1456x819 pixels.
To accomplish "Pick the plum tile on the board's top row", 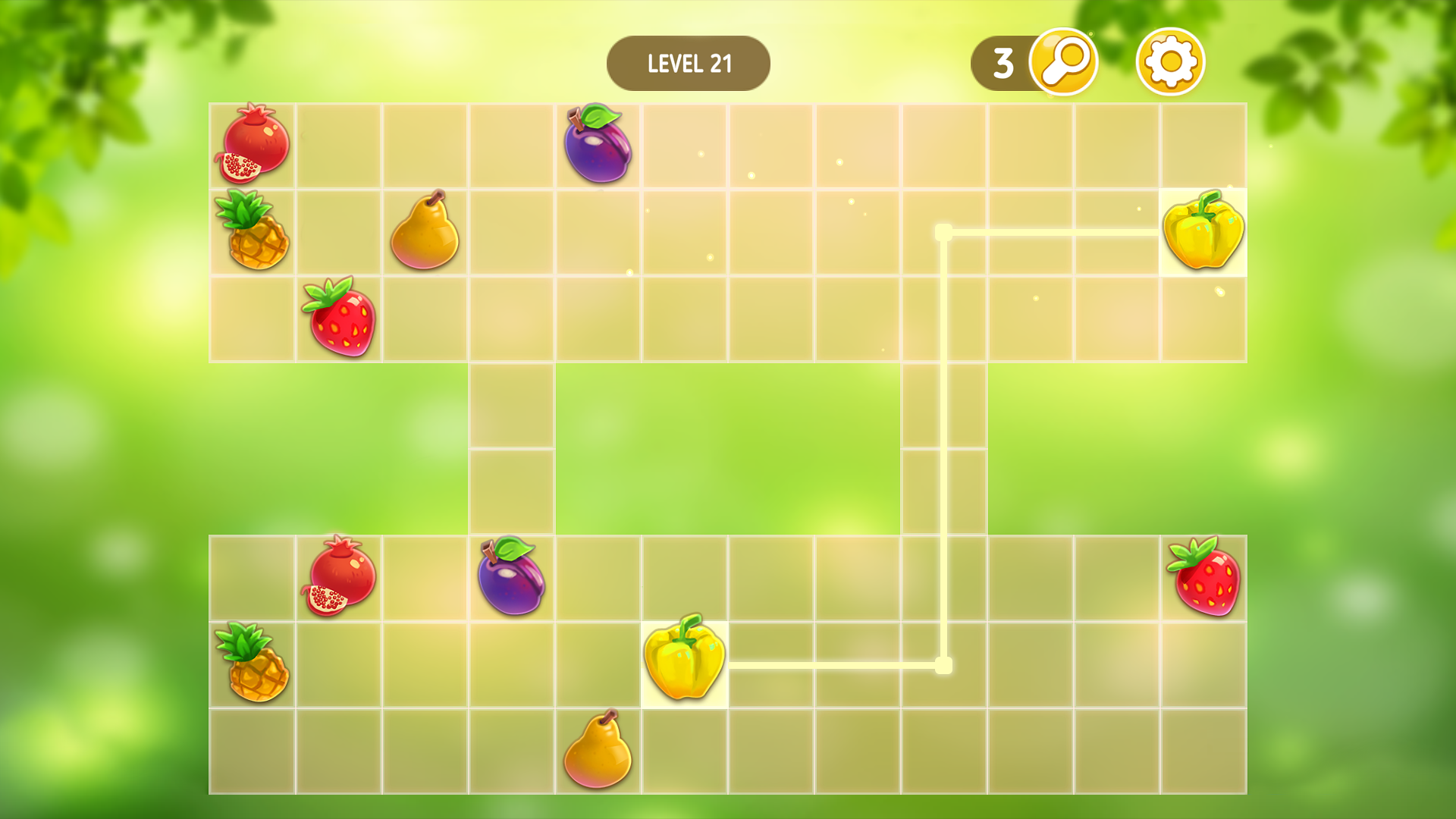I will click(x=598, y=144).
